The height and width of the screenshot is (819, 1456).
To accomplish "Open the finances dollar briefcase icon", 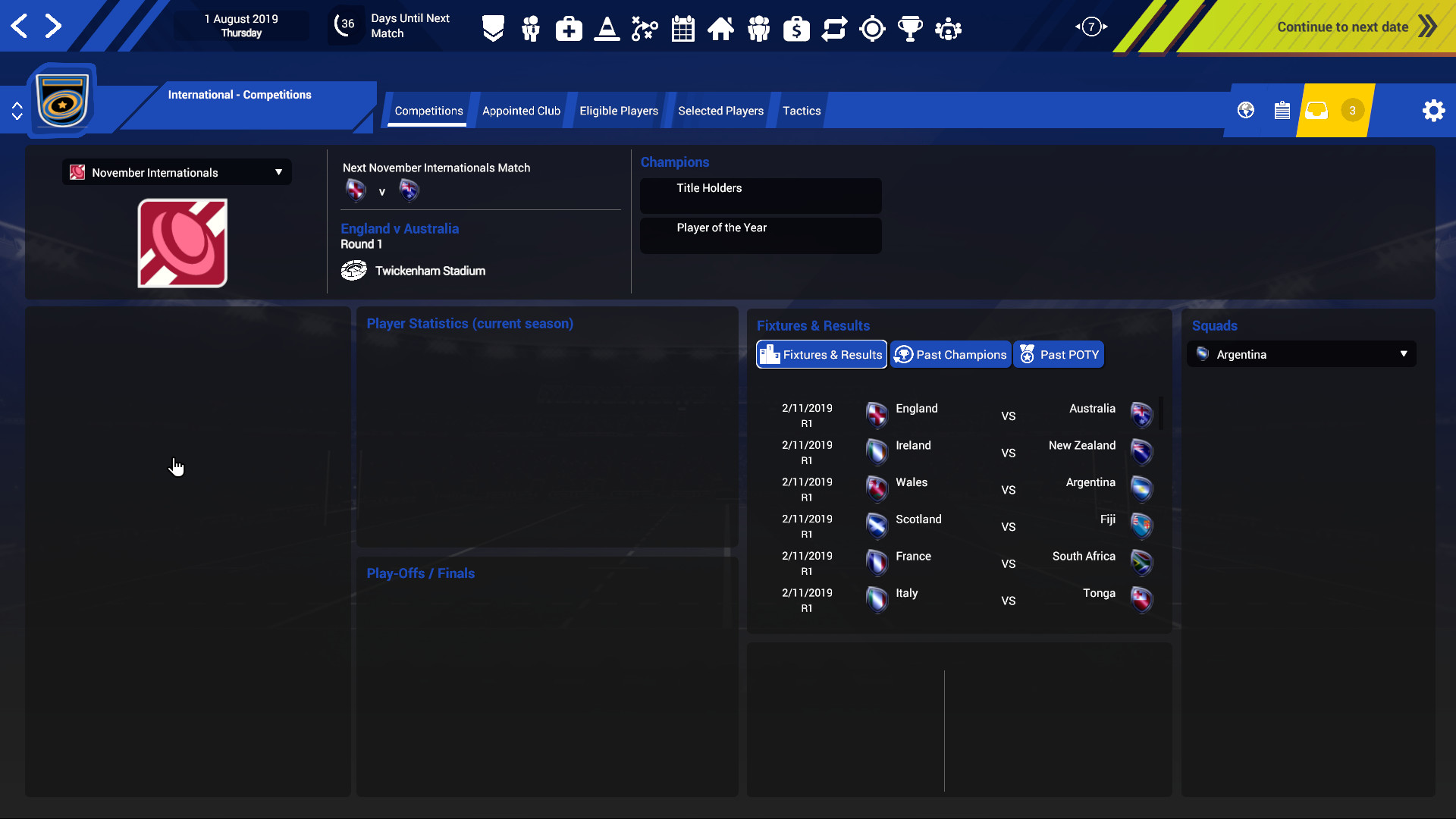I will click(796, 28).
